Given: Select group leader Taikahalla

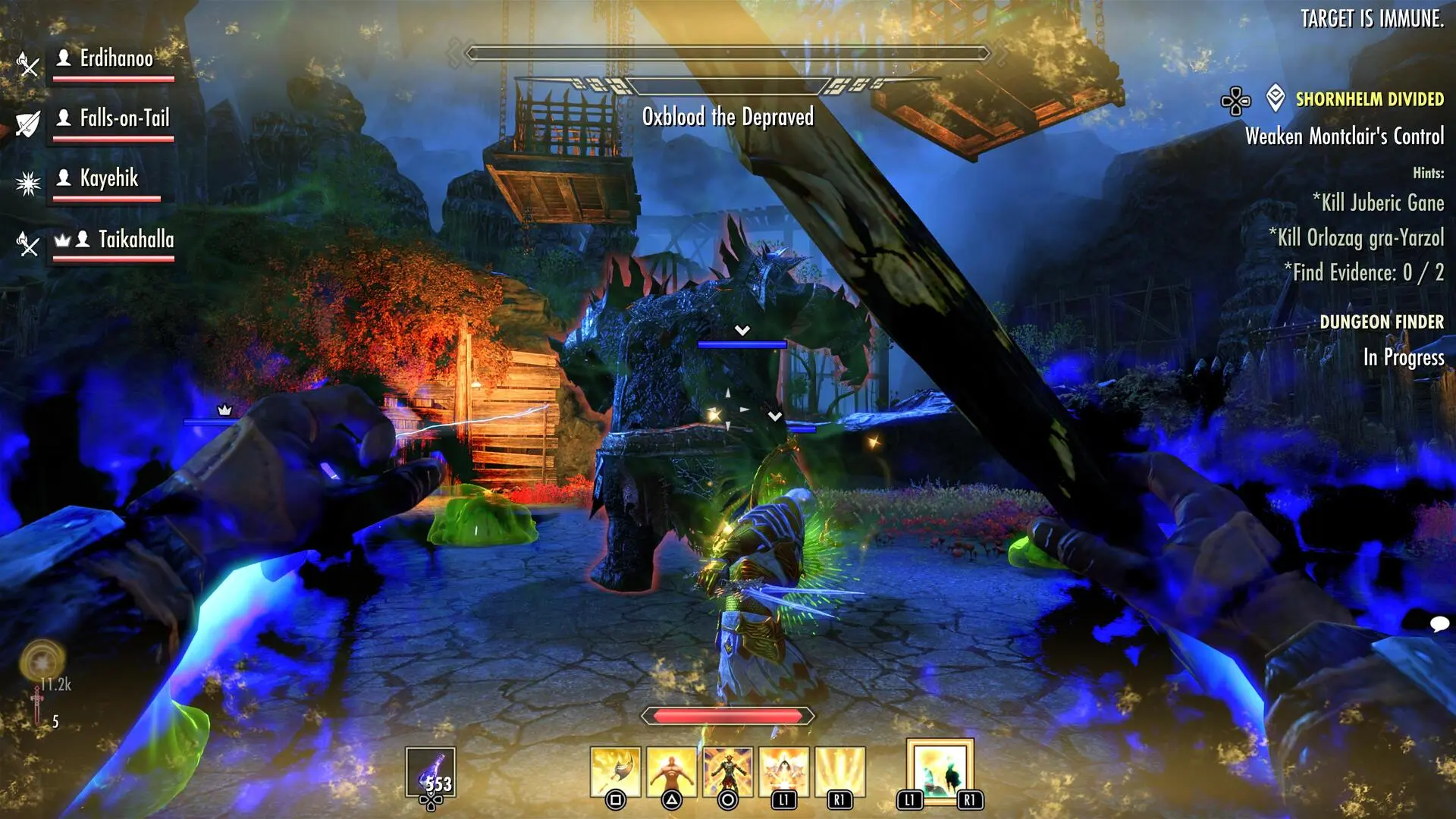Looking at the screenshot, I should (x=136, y=240).
